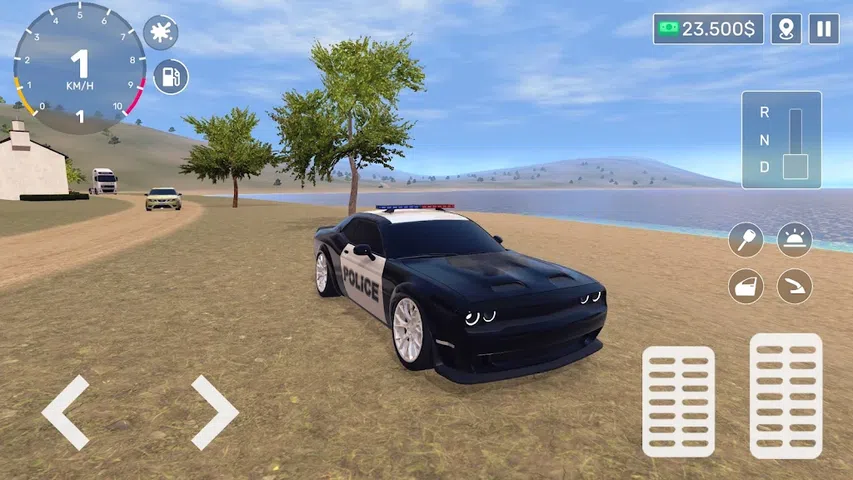Tap the fuel pump icon
853x480 pixels.
[x=171, y=77]
